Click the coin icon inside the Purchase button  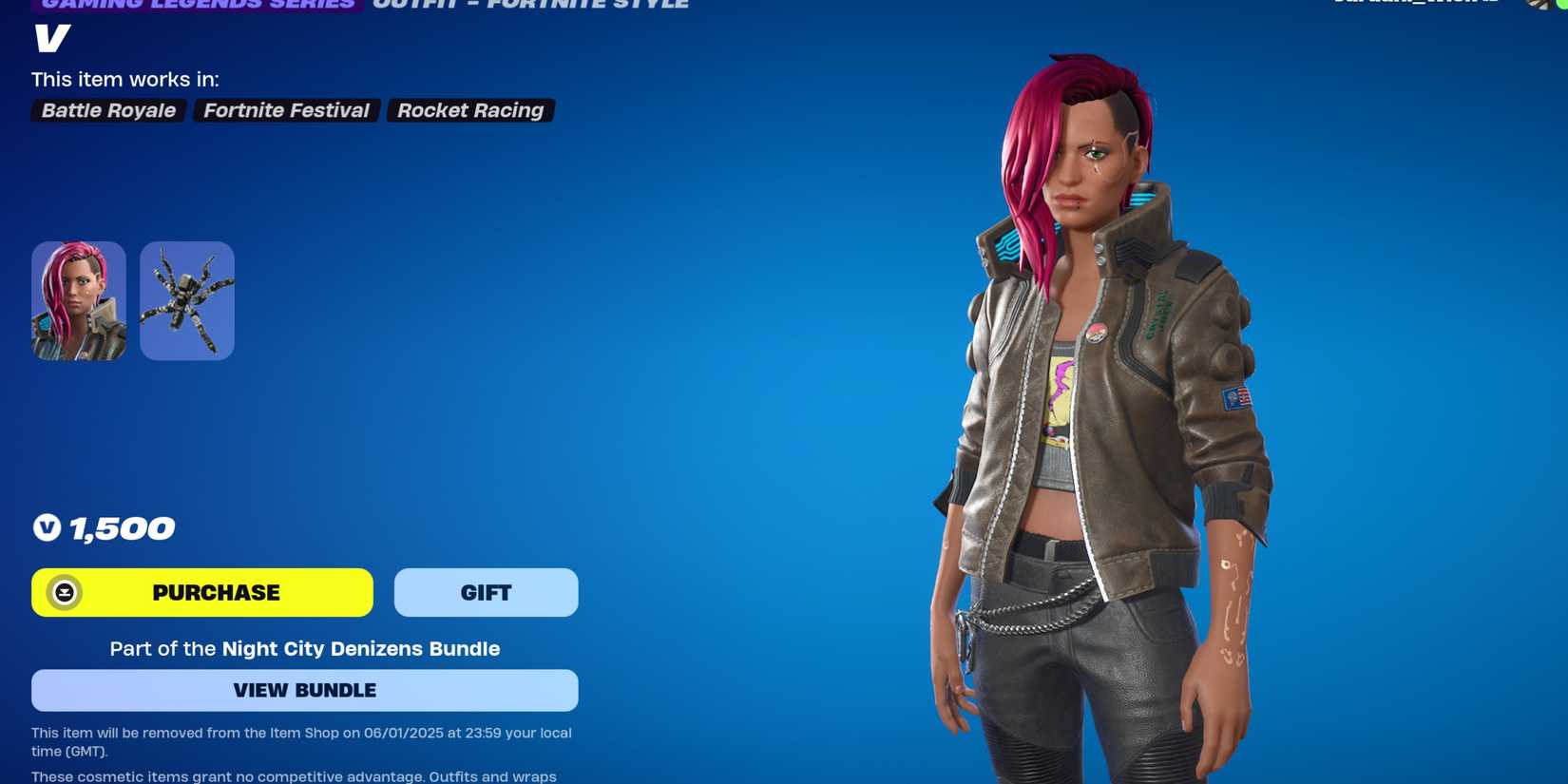click(64, 592)
